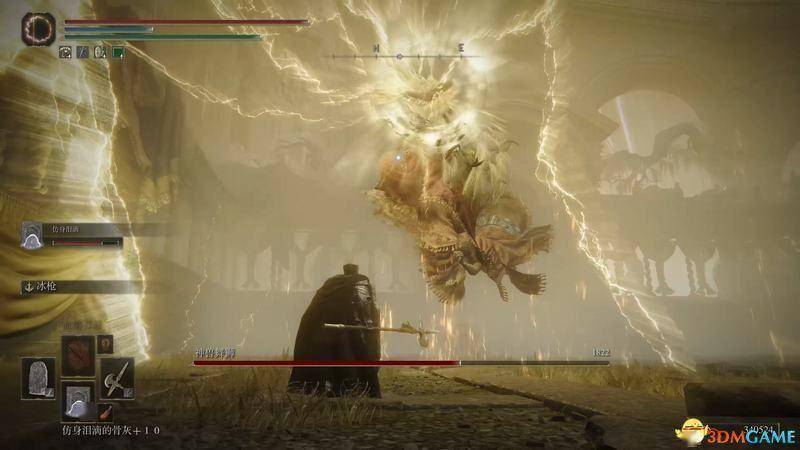The height and width of the screenshot is (450, 800).
Task: Select the right-hand halberd weapon slot
Action: pos(117,378)
